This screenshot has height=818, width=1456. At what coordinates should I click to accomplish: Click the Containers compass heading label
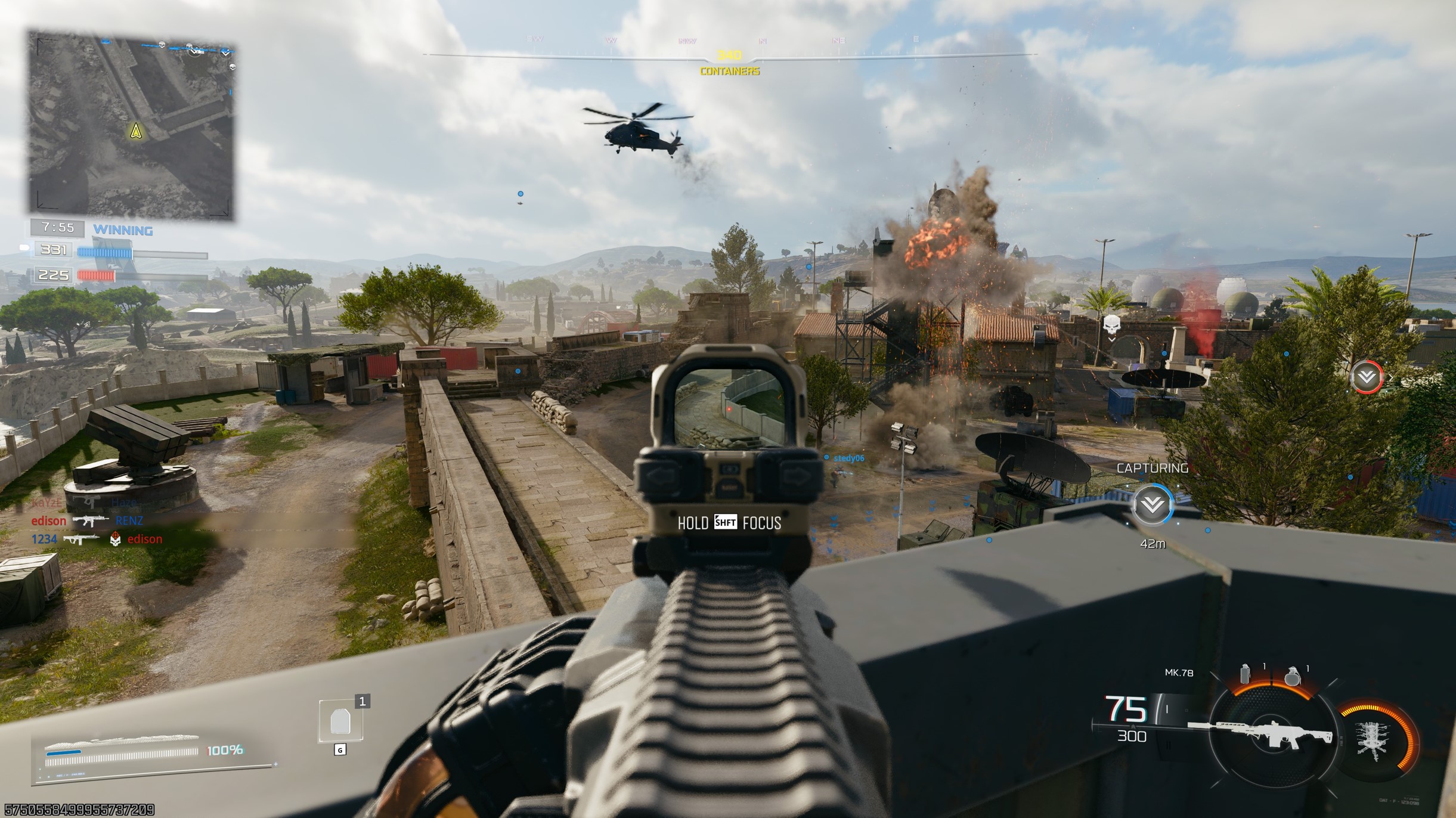point(729,72)
